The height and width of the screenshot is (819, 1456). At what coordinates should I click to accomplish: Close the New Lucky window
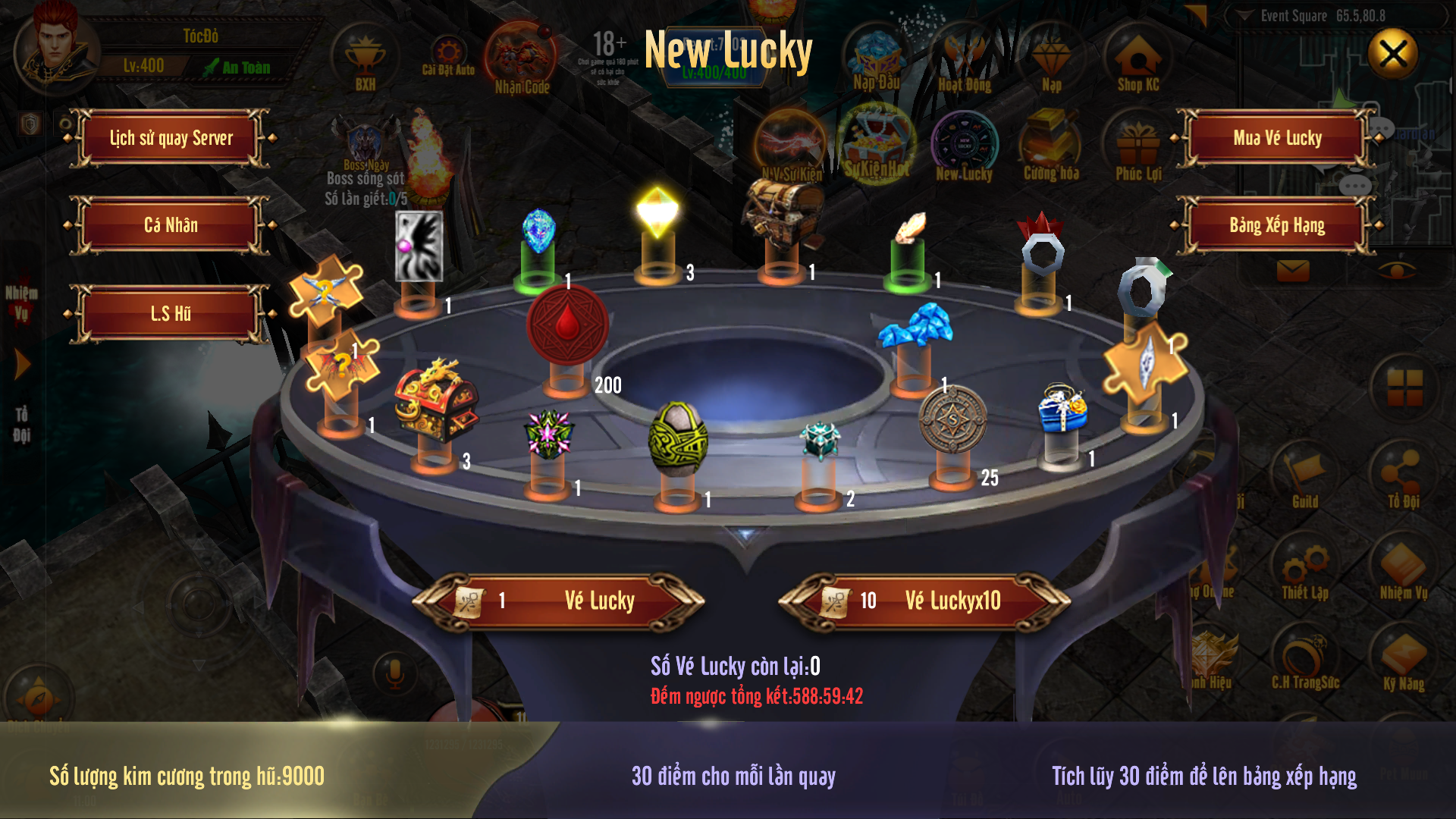pyautogui.click(x=1393, y=54)
